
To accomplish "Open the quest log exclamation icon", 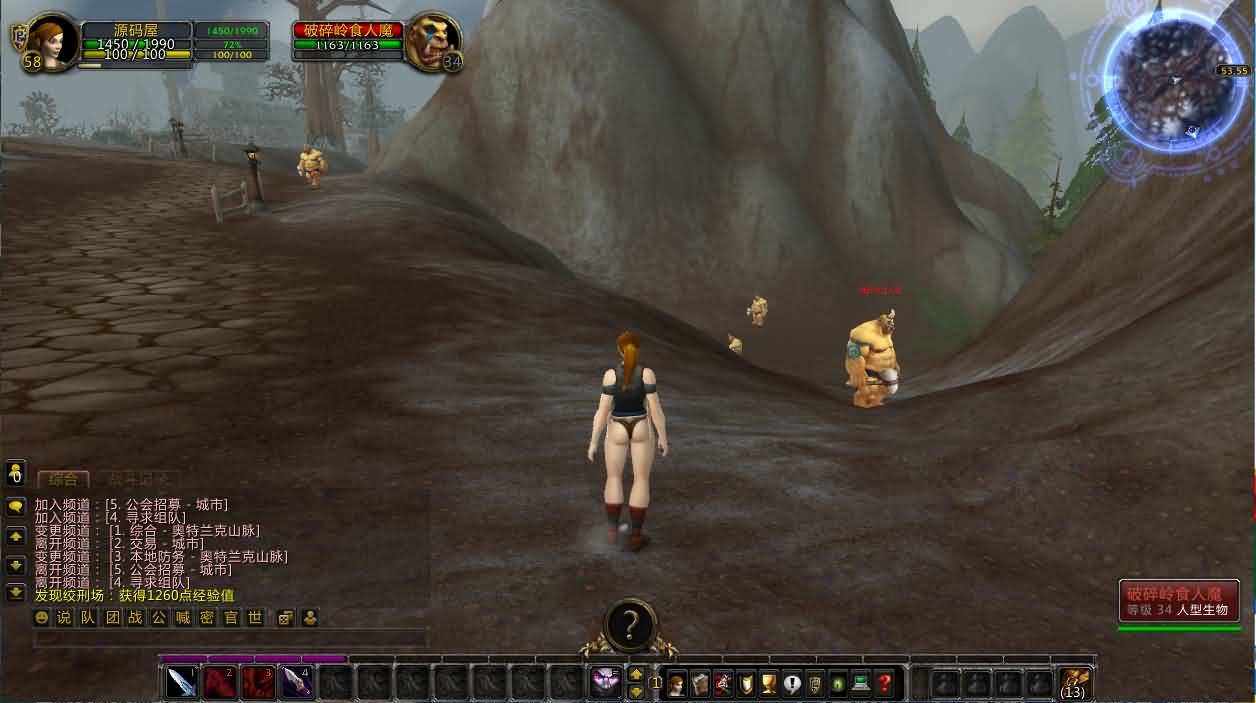I will (792, 684).
